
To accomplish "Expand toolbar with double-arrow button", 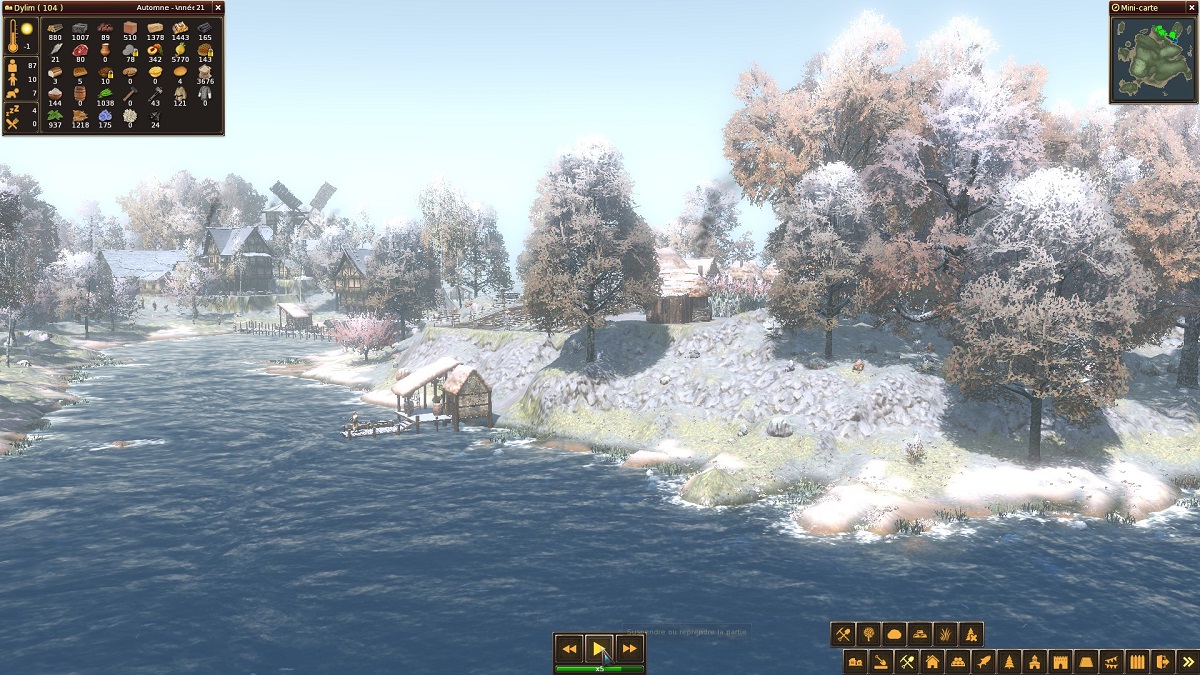I will pos(1188,662).
